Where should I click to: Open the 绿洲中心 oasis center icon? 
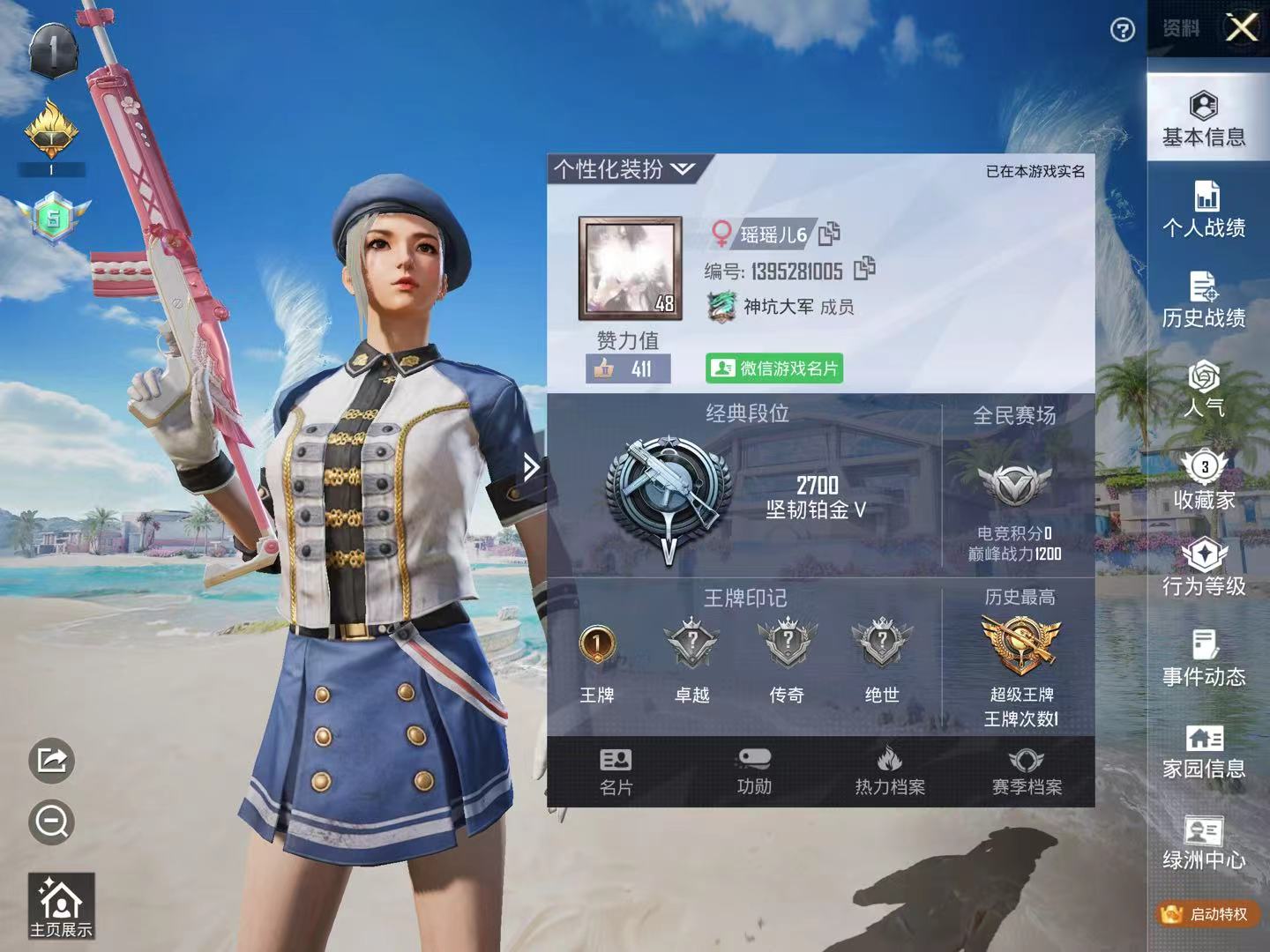coord(1205,844)
